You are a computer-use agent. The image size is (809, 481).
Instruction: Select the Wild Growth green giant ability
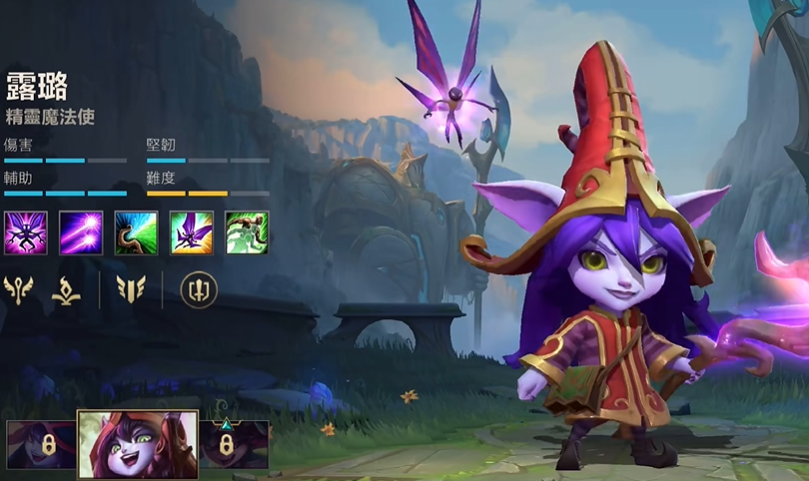pos(246,233)
